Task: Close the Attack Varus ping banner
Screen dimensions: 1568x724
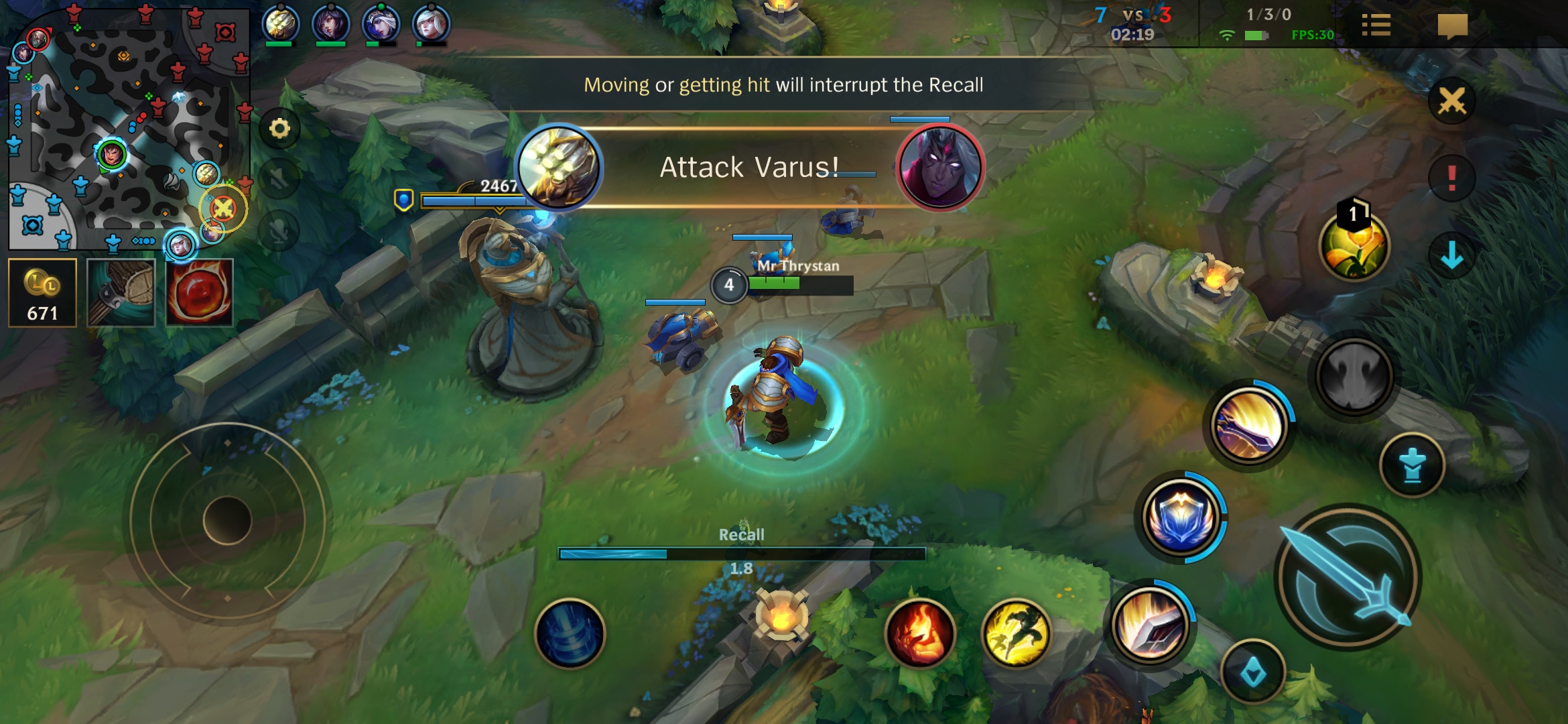Action: click(1451, 101)
